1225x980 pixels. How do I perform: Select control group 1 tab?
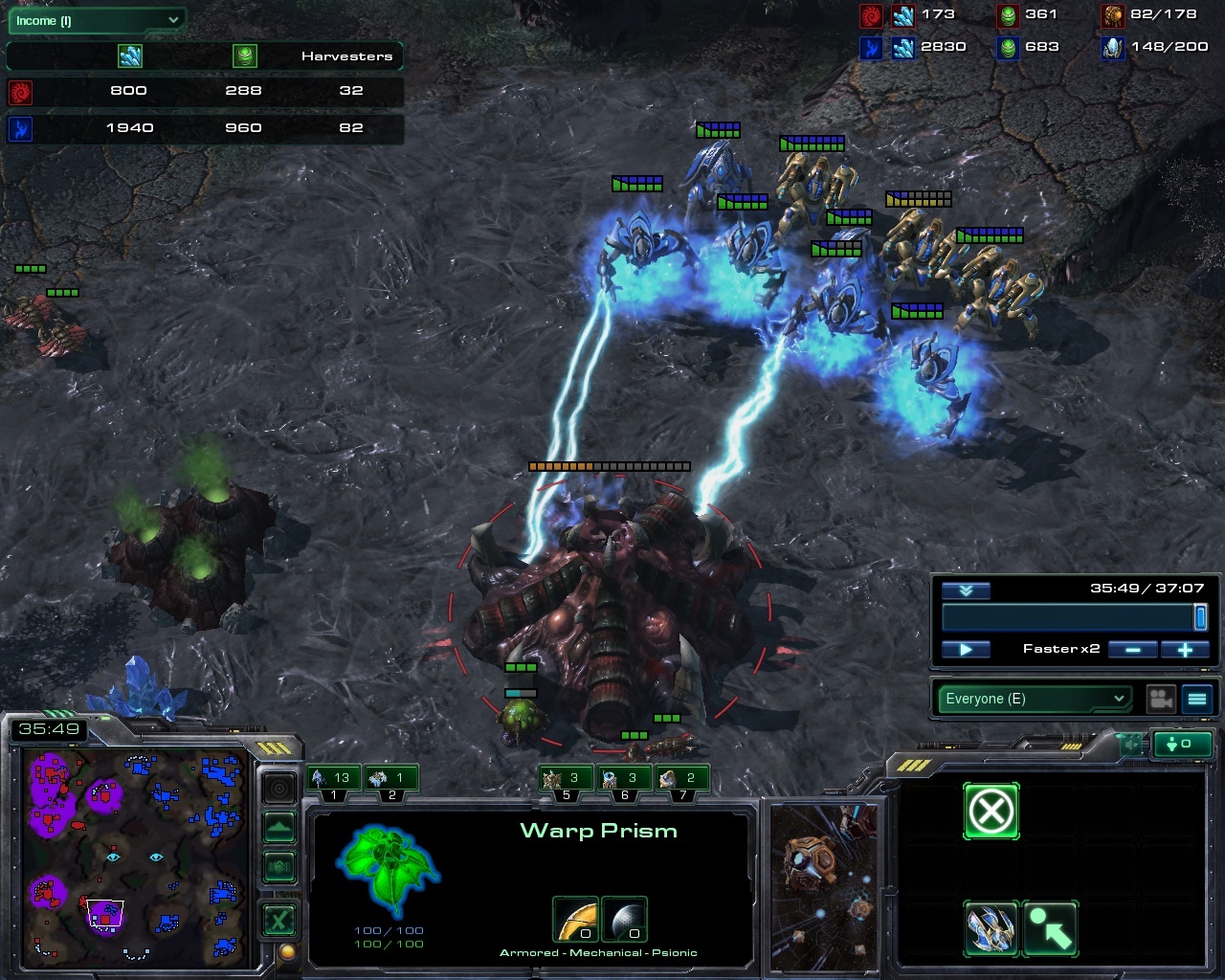(333, 779)
